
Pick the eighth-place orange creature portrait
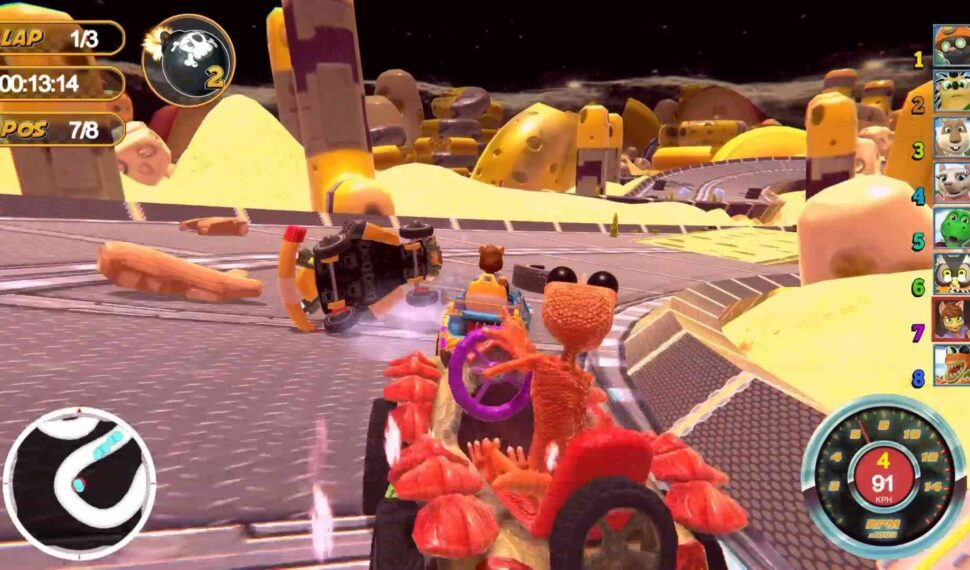click(951, 365)
